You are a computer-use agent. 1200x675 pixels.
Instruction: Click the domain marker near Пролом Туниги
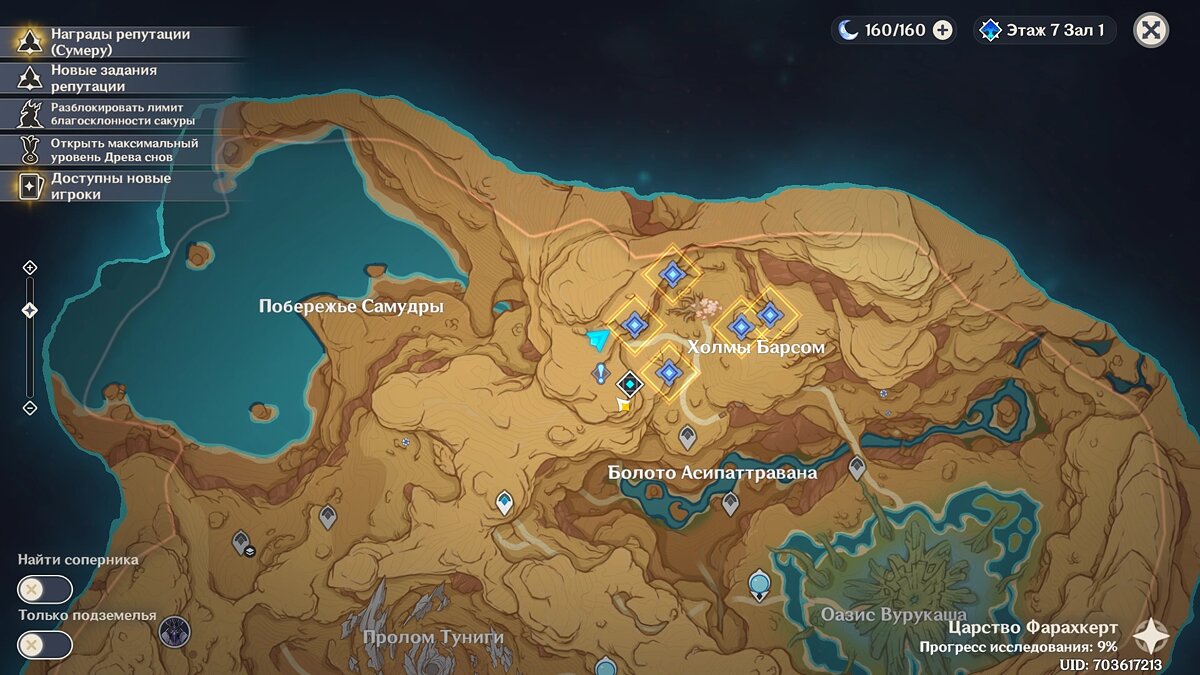coord(175,631)
